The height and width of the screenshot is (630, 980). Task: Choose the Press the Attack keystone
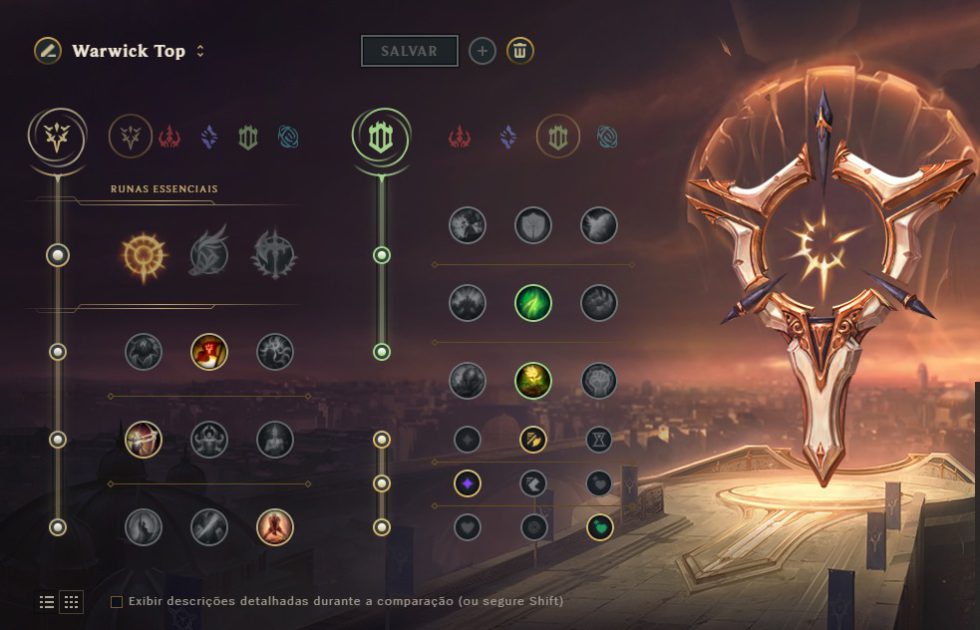pos(142,254)
